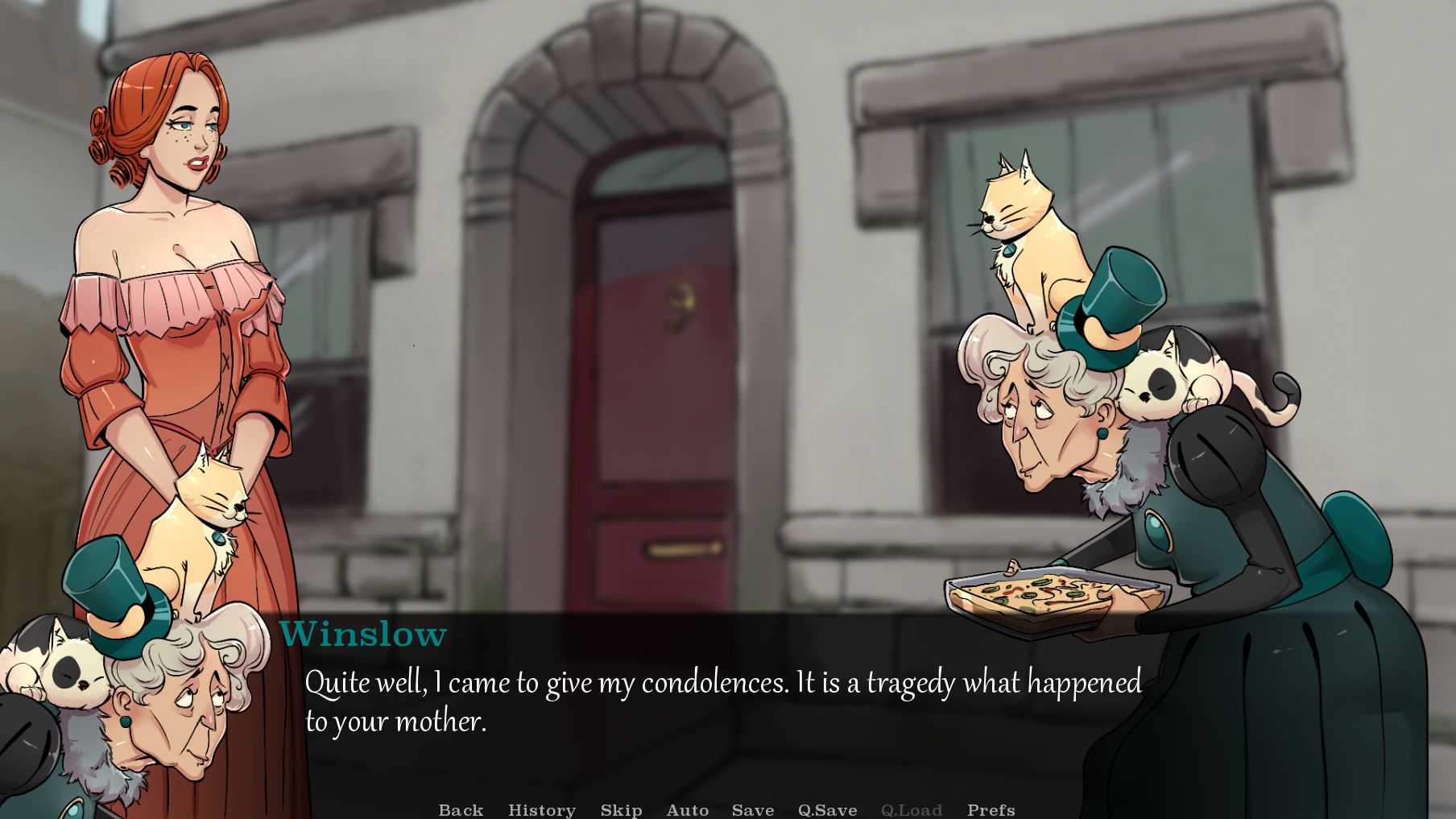Activate Skip mode for dialogue
The width and height of the screenshot is (1456, 819).
click(621, 809)
